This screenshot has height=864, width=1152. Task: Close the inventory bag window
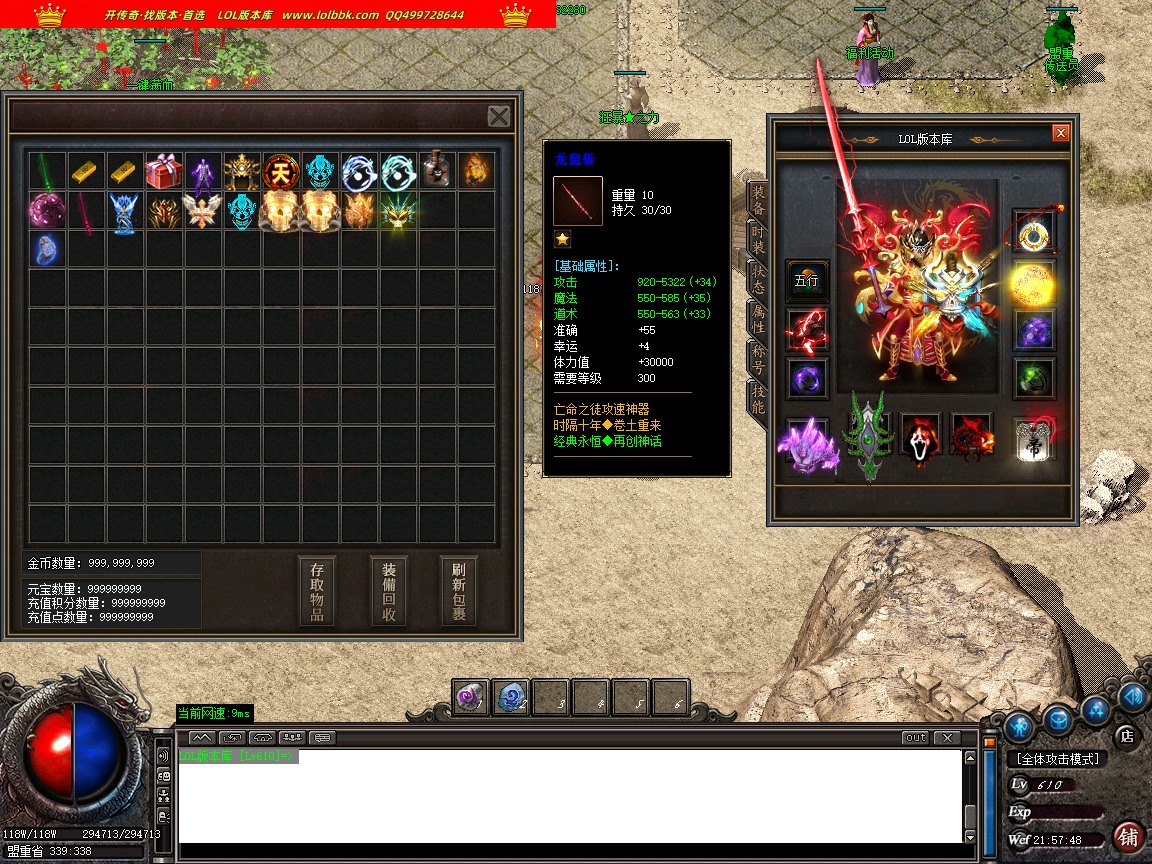[499, 116]
